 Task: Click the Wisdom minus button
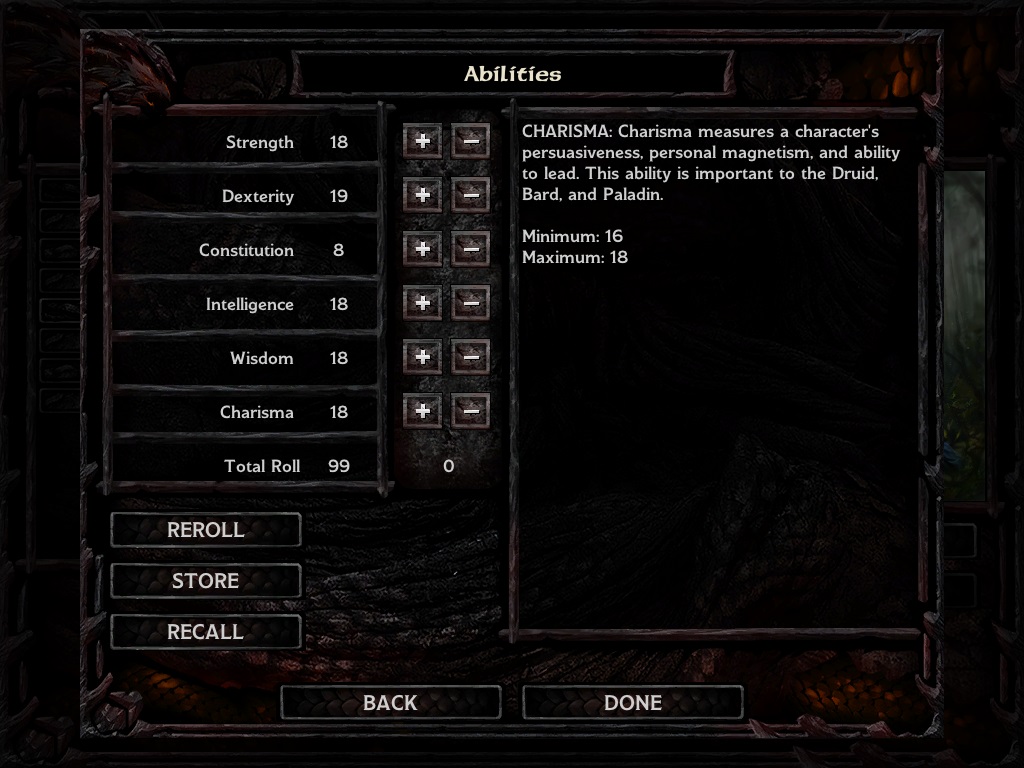(471, 358)
